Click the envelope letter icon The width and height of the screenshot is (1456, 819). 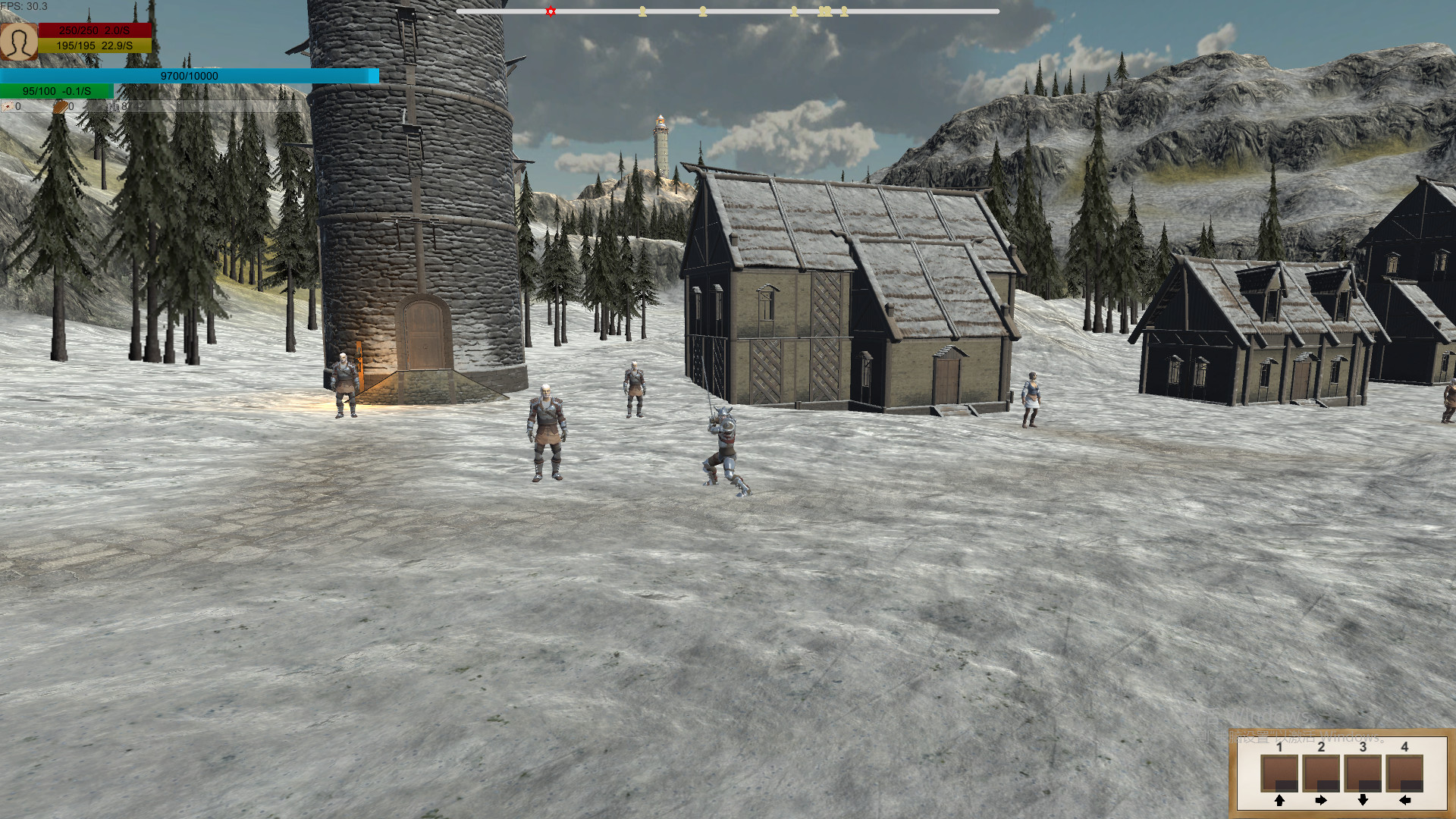pyautogui.click(x=7, y=107)
